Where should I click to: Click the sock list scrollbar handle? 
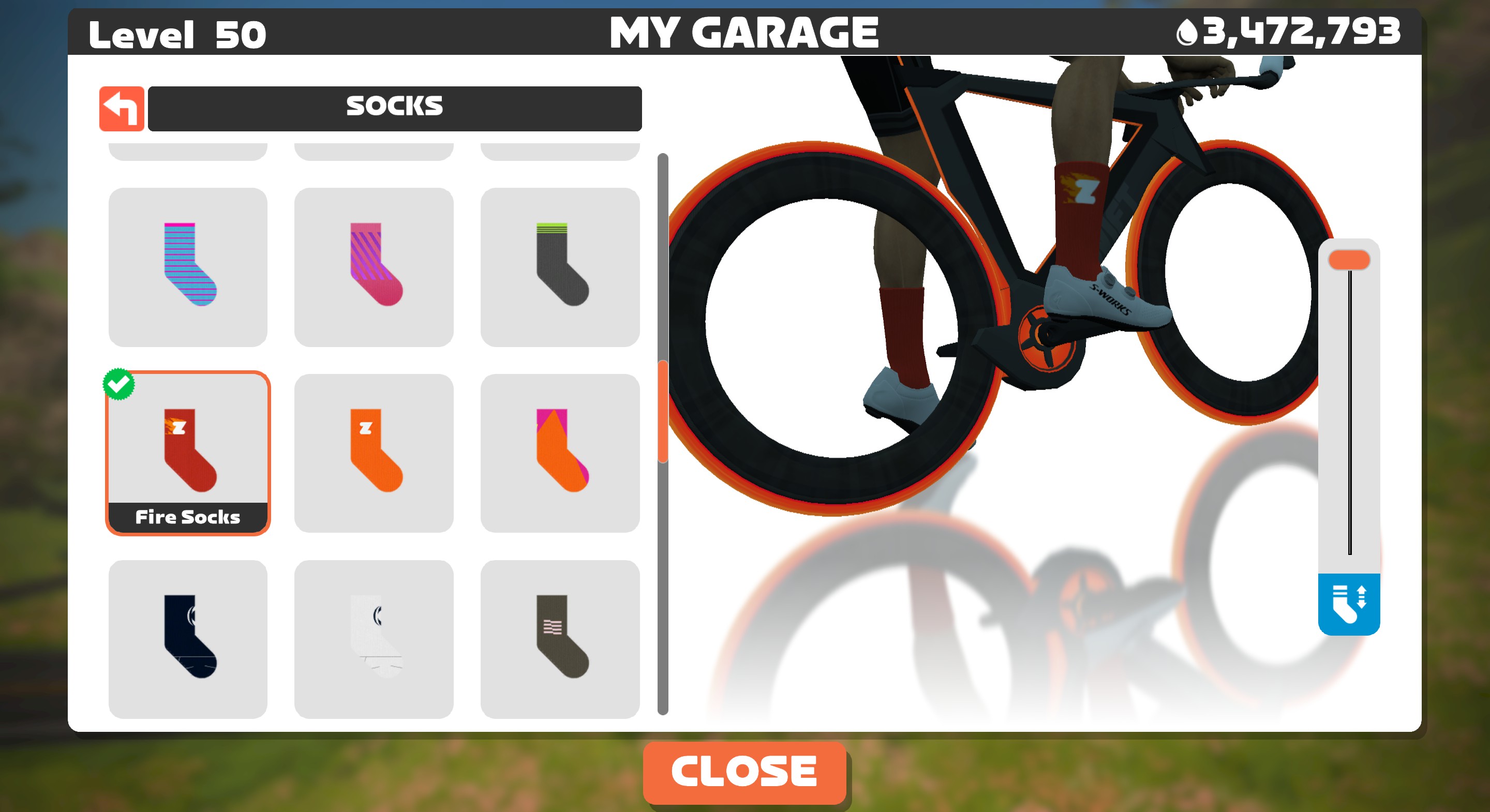click(x=663, y=411)
